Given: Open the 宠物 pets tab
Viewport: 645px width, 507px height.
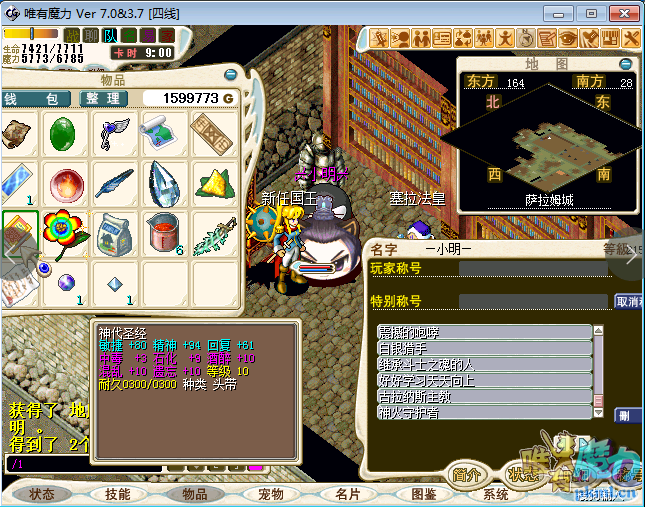Looking at the screenshot, I should pos(270,494).
